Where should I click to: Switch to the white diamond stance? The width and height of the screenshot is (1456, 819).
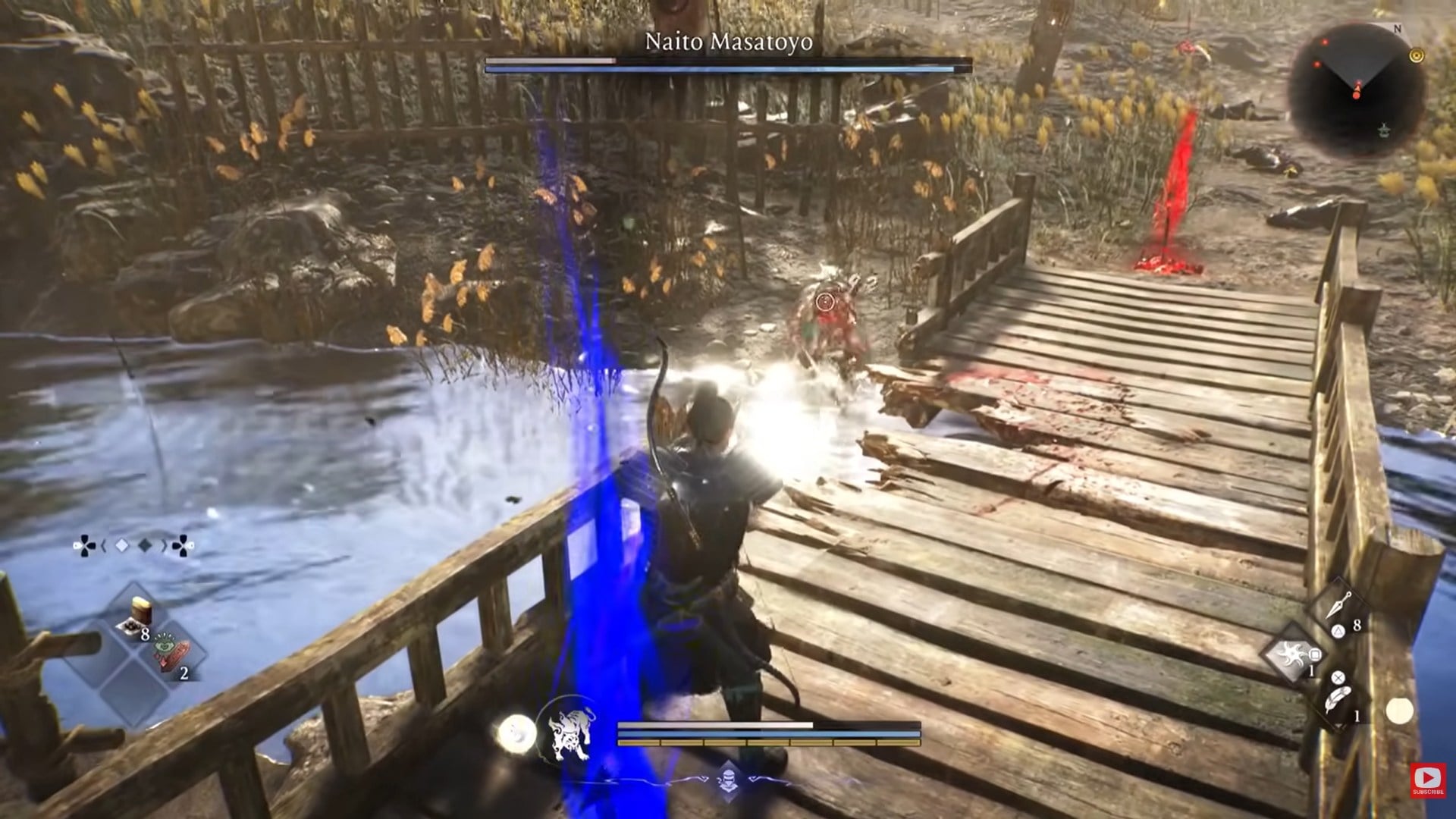click(x=121, y=546)
